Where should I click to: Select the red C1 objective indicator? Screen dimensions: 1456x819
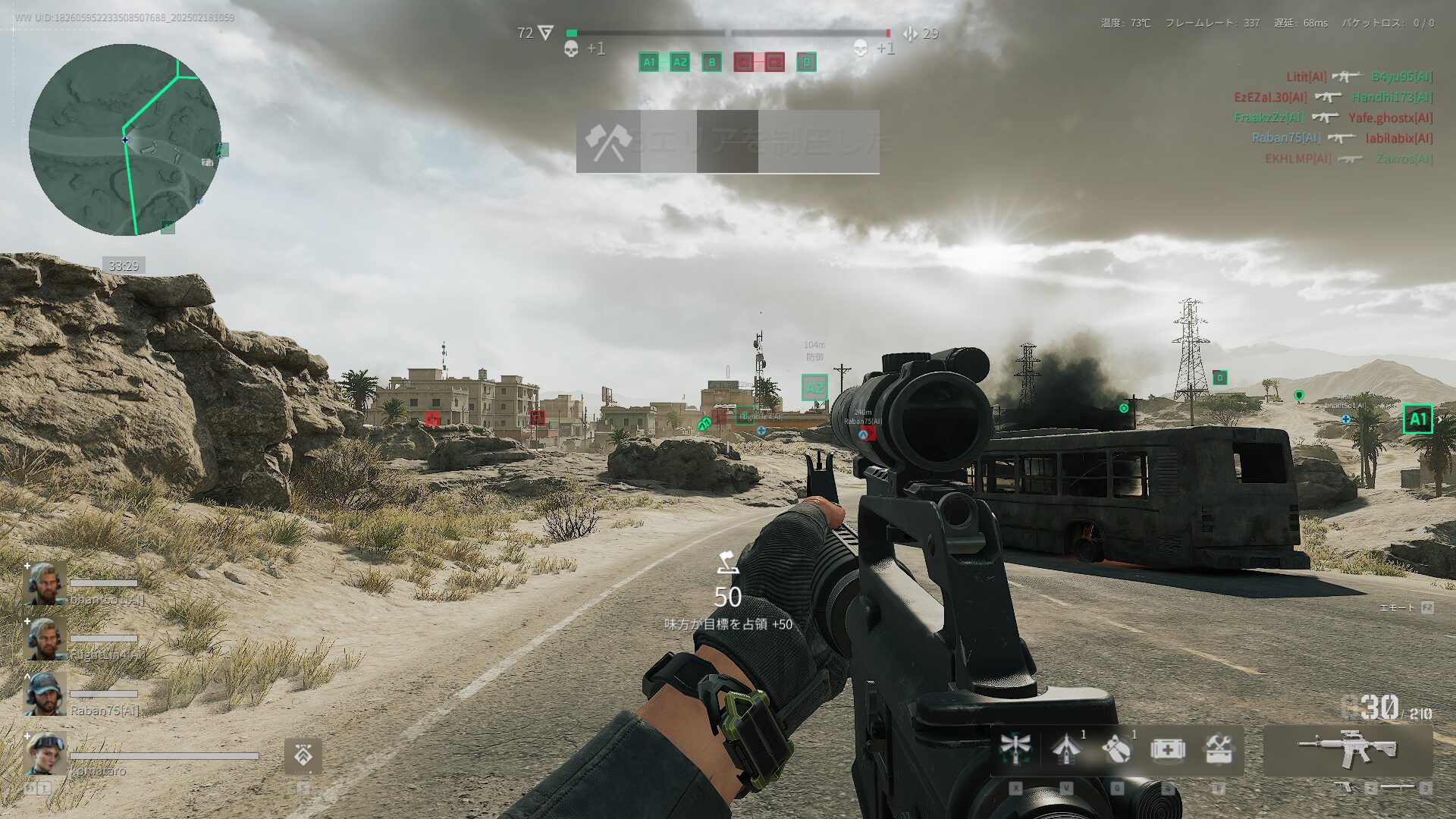(x=743, y=62)
